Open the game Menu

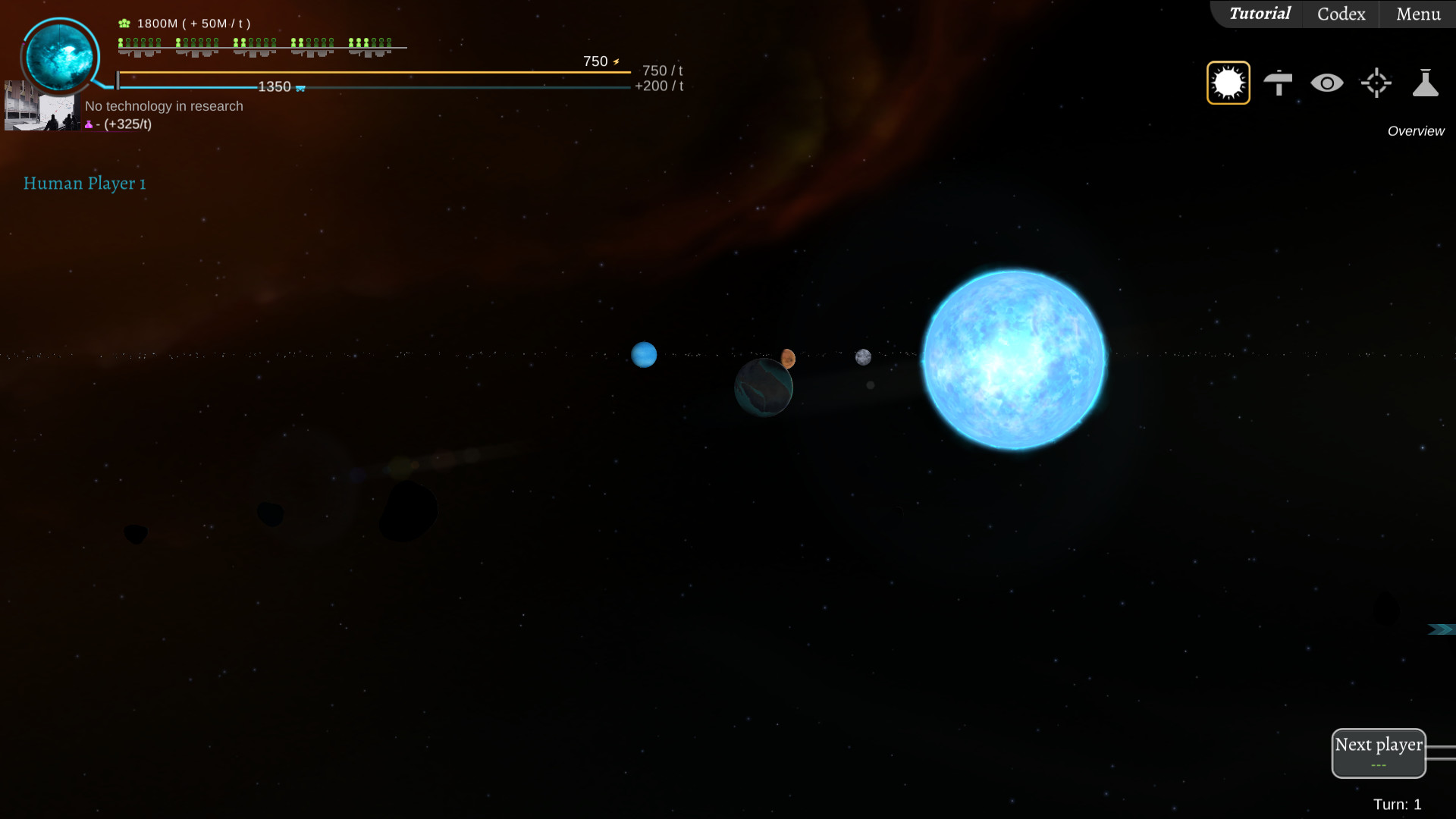pos(1417,14)
